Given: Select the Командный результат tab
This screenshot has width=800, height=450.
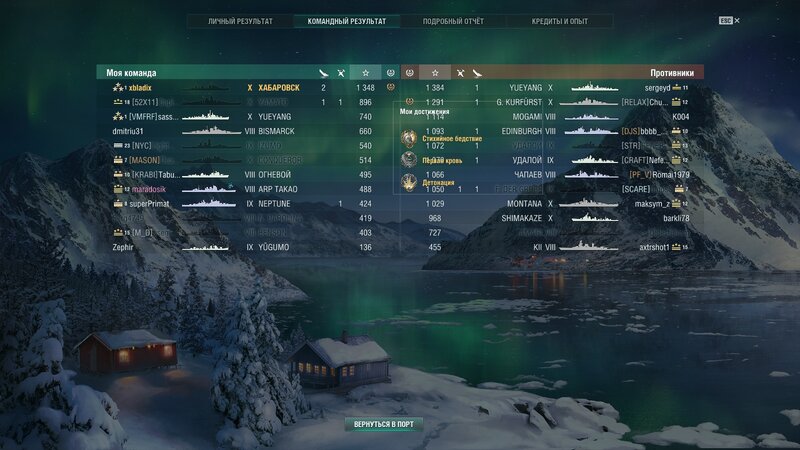Looking at the screenshot, I should point(346,21).
